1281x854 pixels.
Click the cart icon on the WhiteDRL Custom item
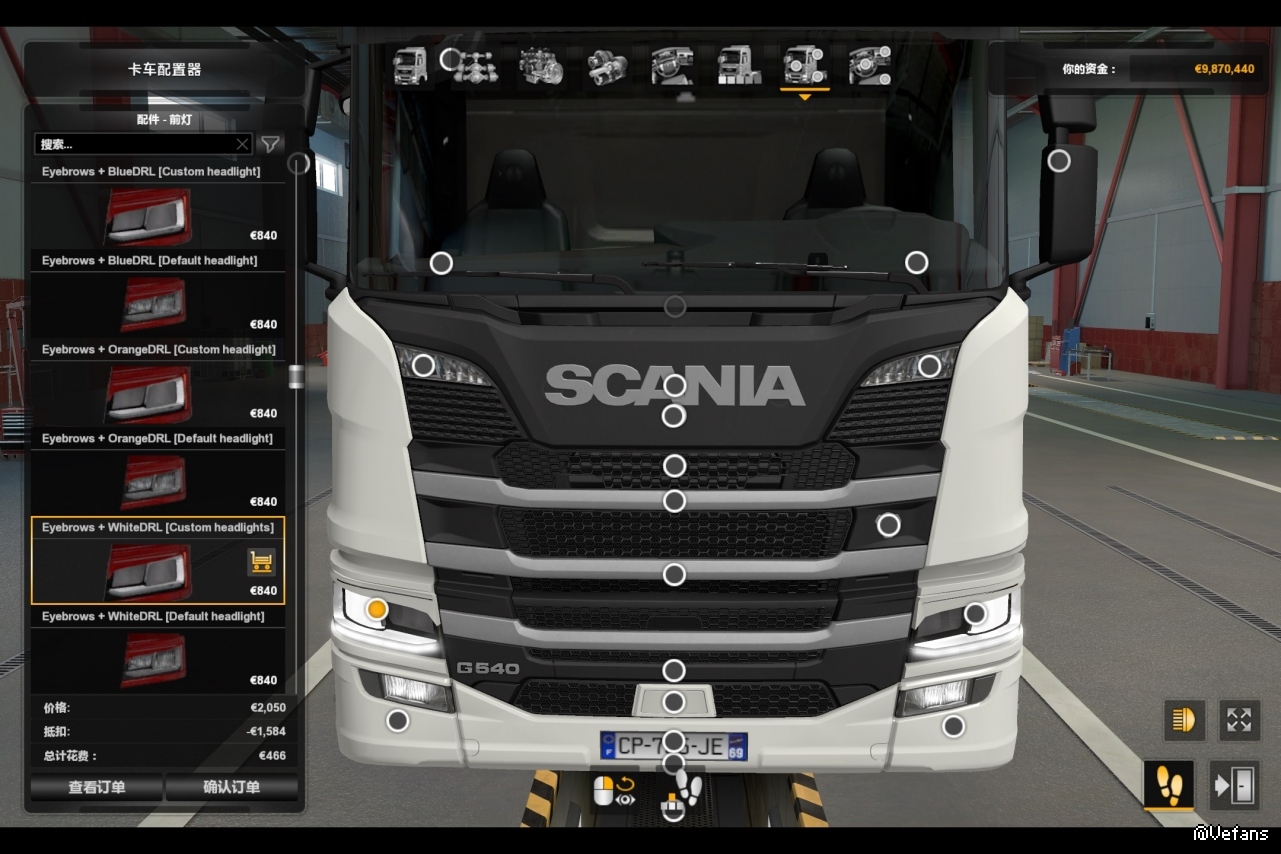click(261, 562)
